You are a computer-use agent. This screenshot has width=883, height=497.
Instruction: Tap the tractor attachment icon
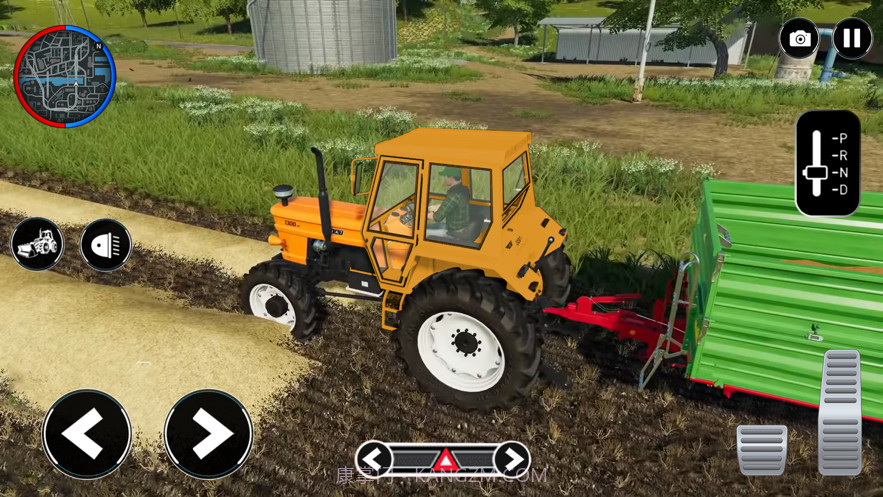(37, 244)
